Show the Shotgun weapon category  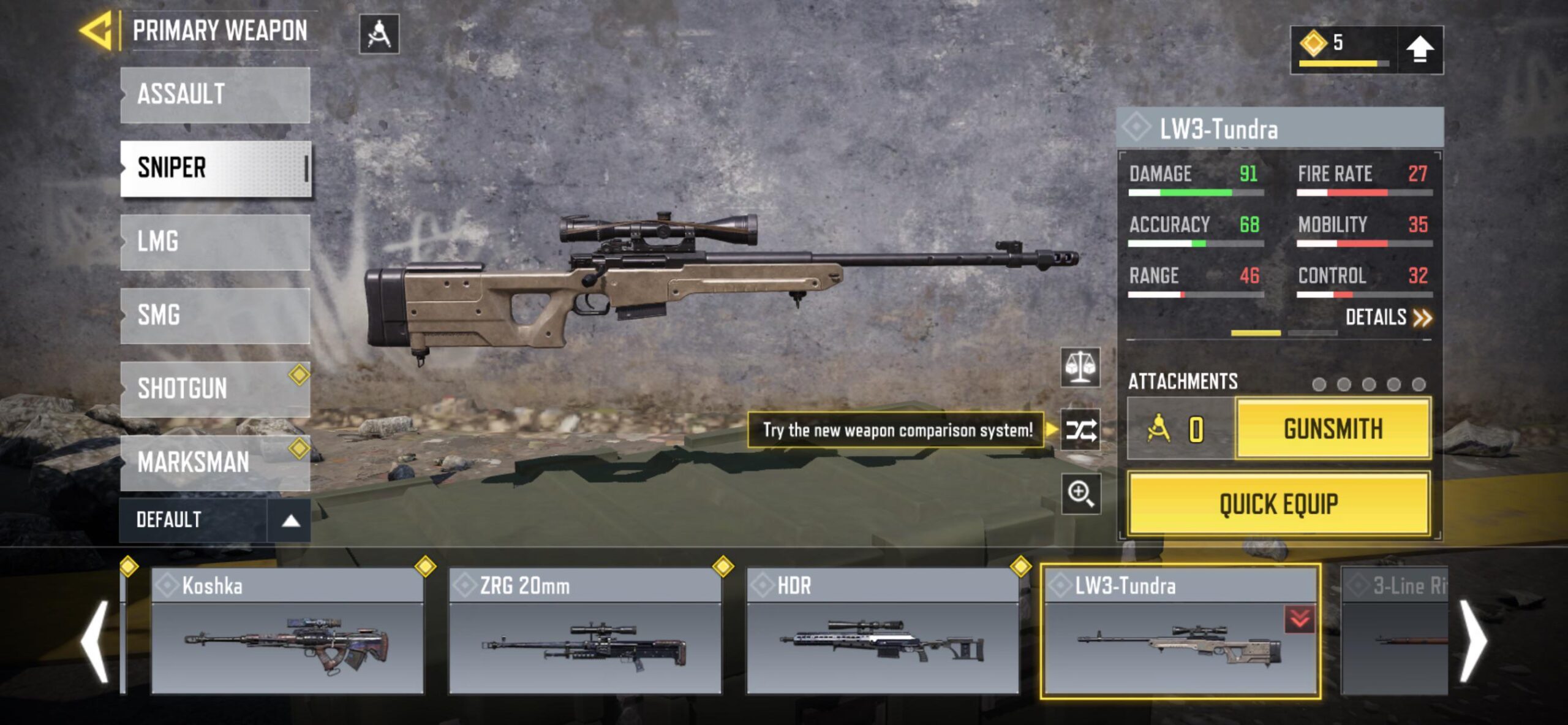[215, 389]
